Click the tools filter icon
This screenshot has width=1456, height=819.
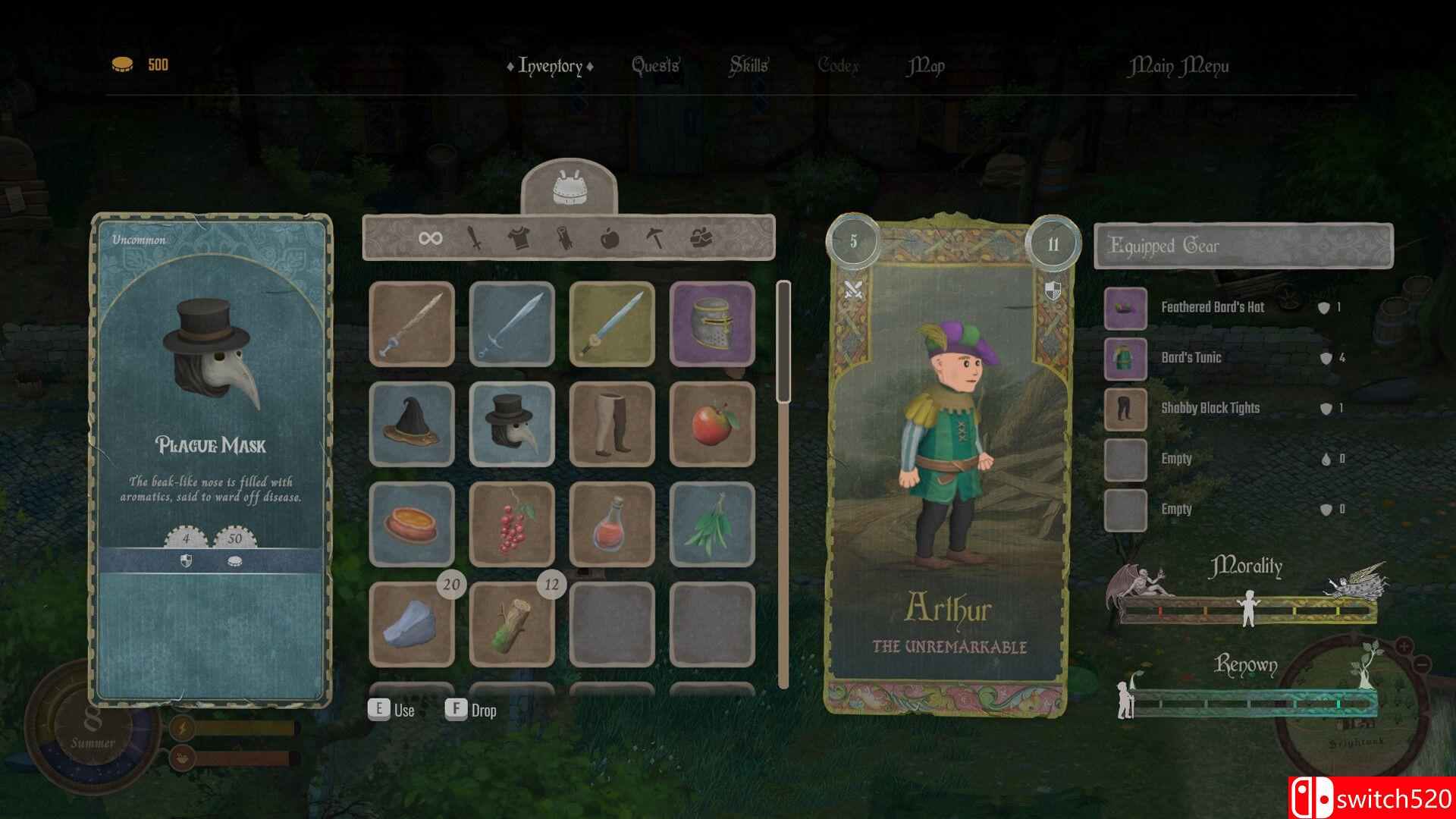566,237
